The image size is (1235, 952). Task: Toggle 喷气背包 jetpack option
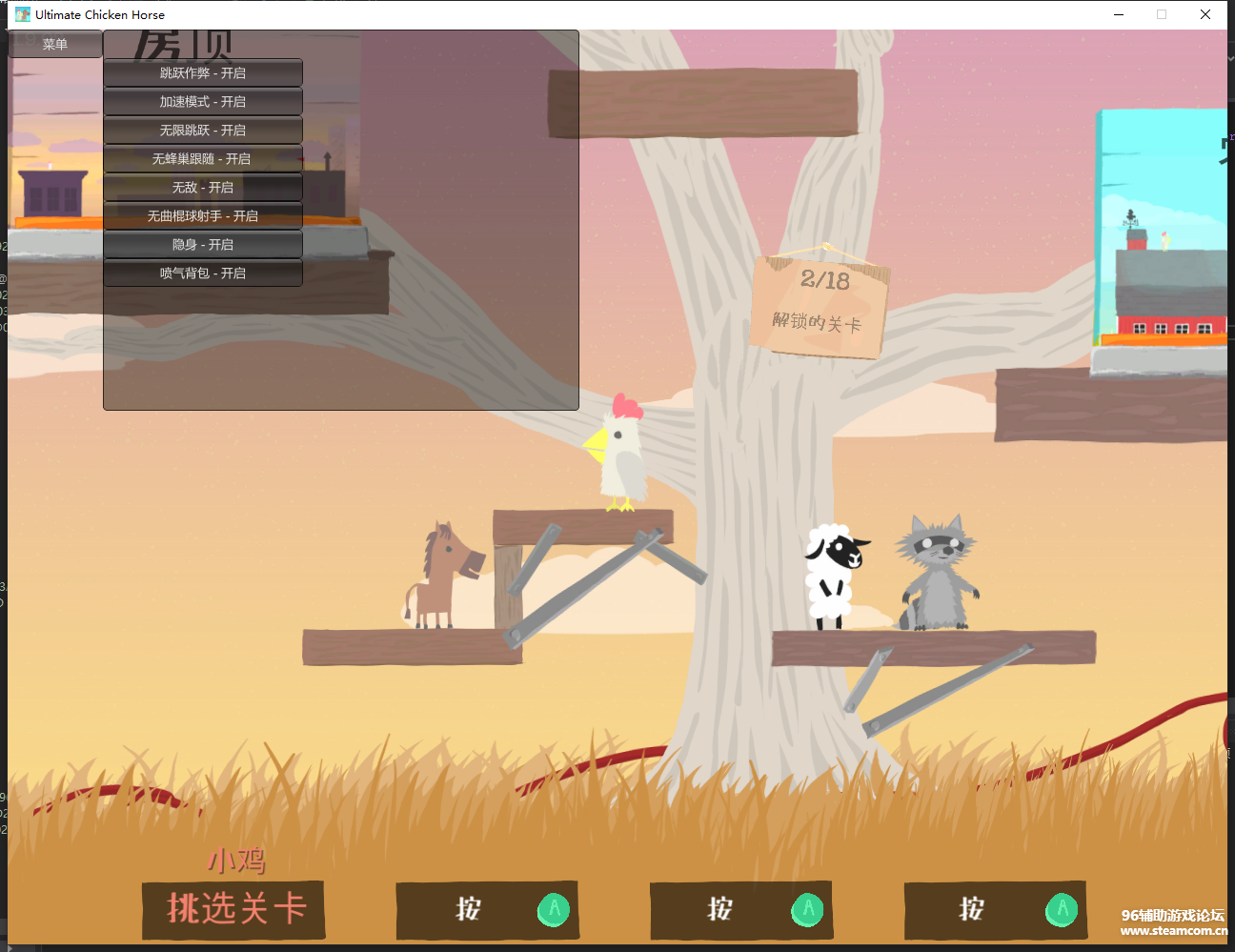click(x=203, y=273)
